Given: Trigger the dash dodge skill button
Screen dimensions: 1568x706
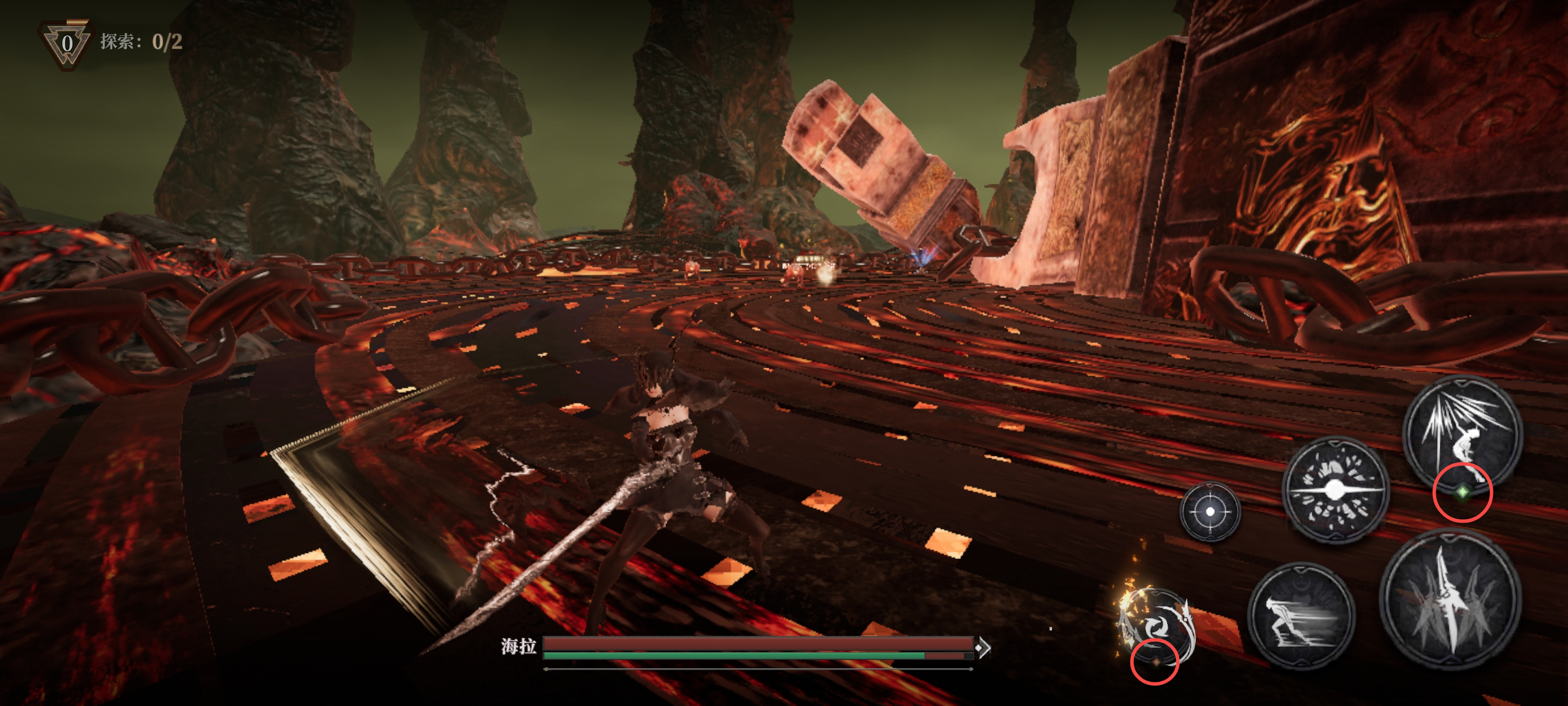Looking at the screenshot, I should [1301, 616].
